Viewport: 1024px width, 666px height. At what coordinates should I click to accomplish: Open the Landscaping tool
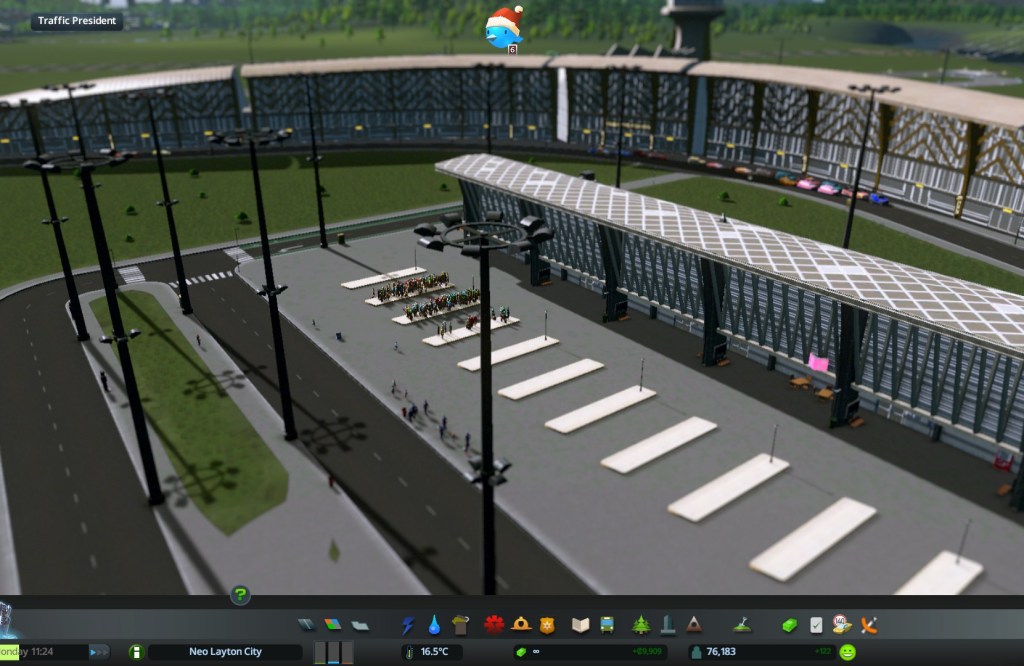[x=741, y=625]
